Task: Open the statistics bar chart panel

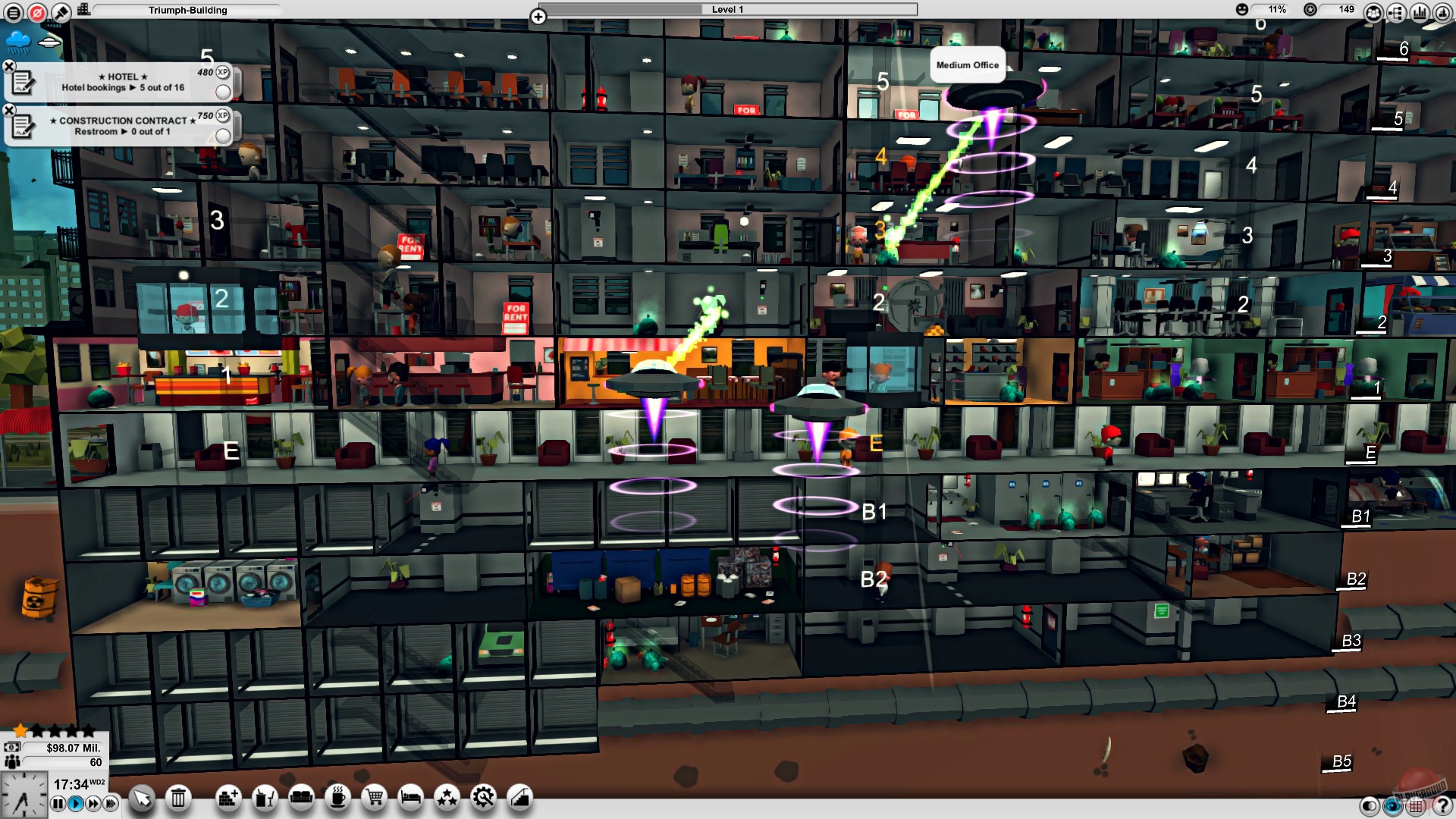Action: tap(1420, 12)
